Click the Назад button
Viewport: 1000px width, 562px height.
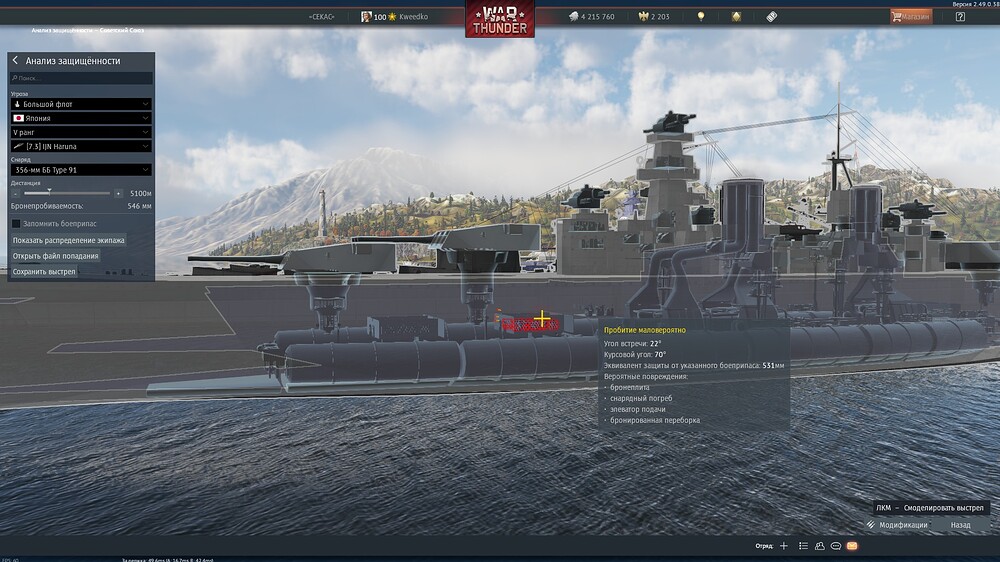tap(960, 525)
